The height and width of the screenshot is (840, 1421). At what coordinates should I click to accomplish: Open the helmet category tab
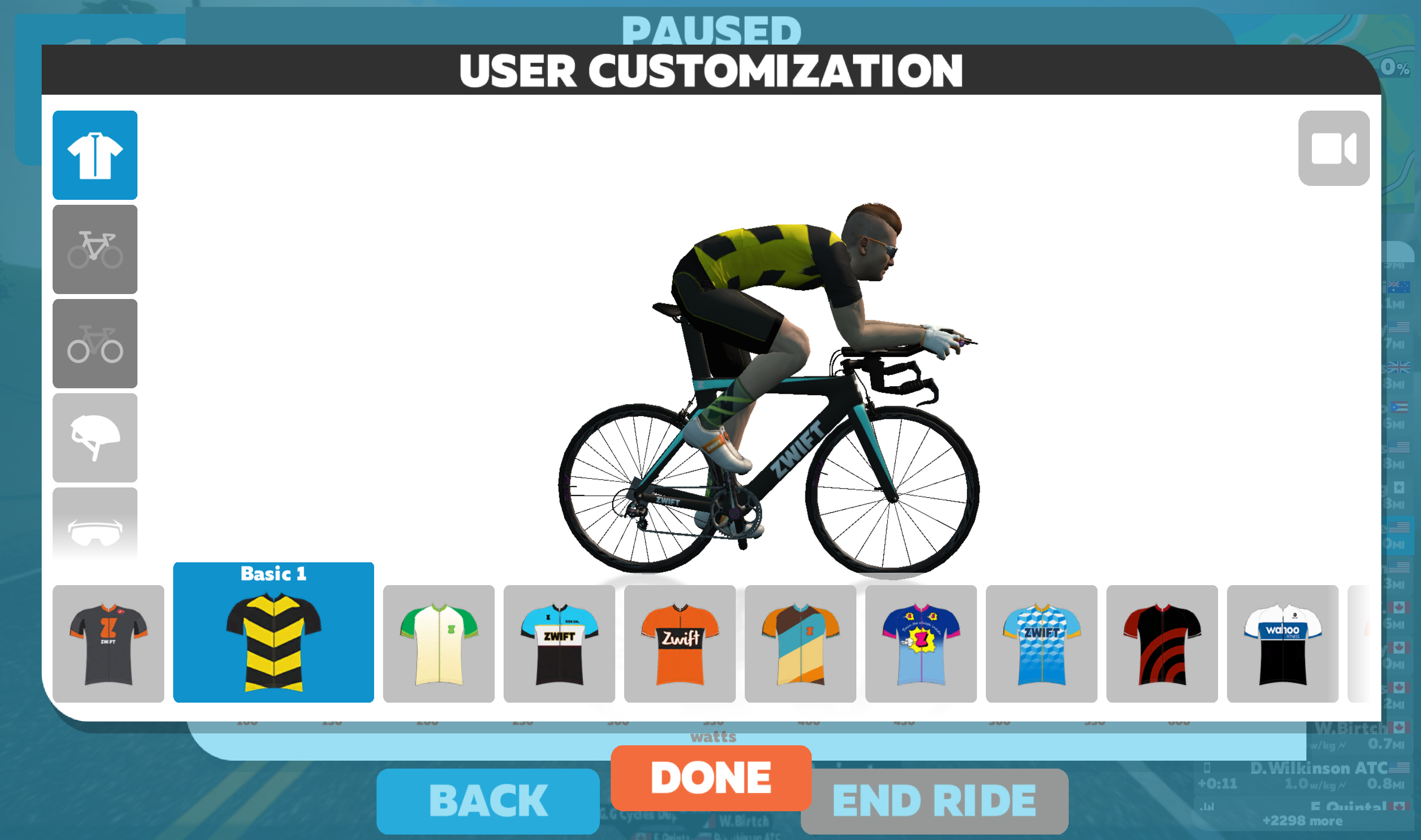click(x=95, y=437)
